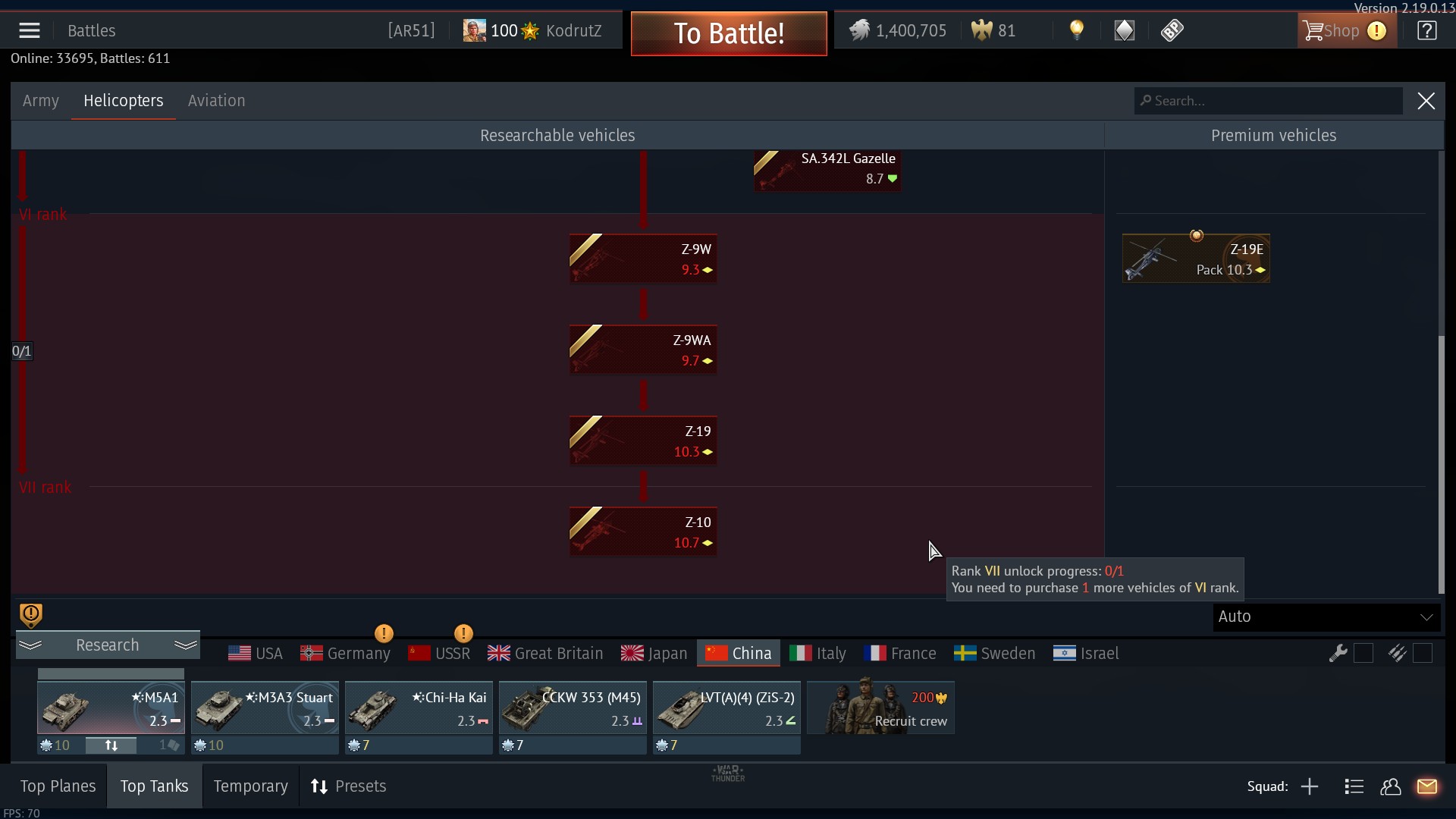This screenshot has height=819, width=1456.
Task: Select the SA.342L Gazelle helicopter
Action: 827,169
